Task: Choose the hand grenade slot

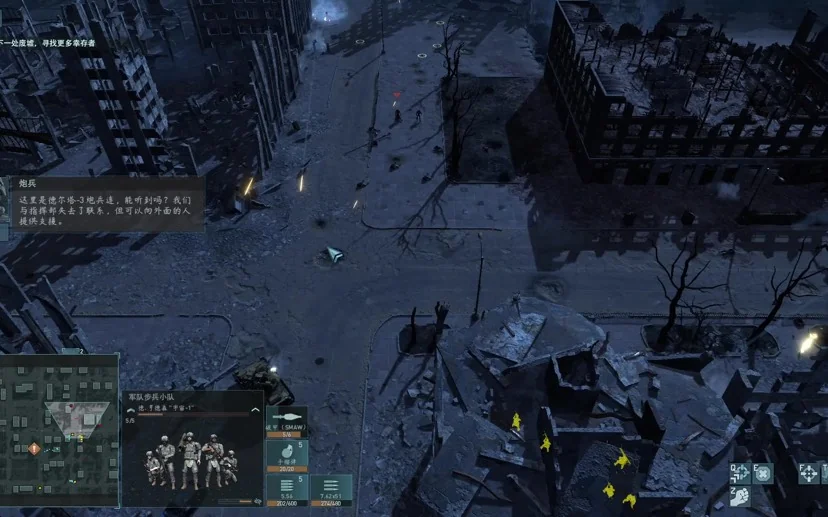Action: [287, 456]
